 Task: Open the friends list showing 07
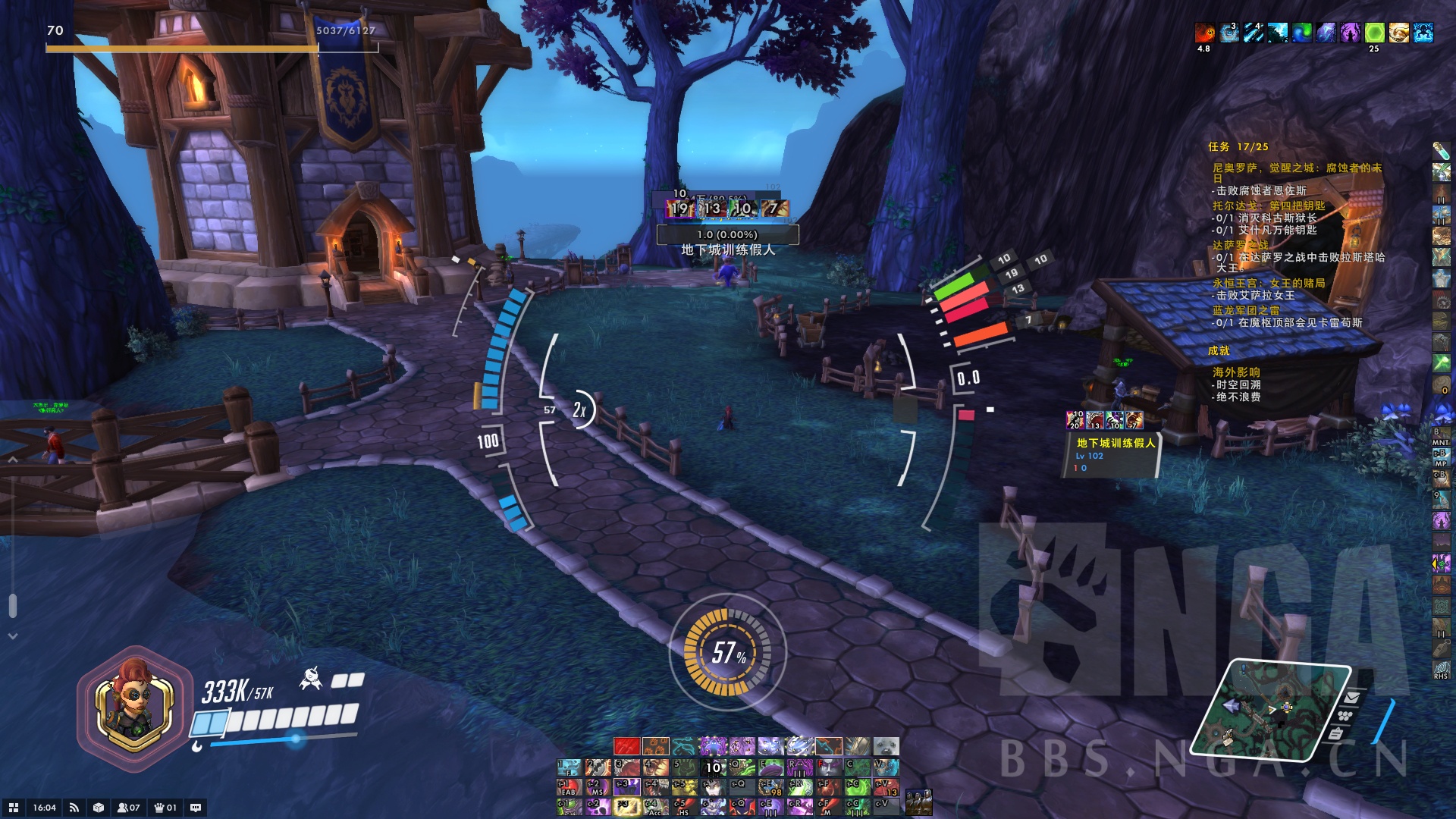point(128,808)
